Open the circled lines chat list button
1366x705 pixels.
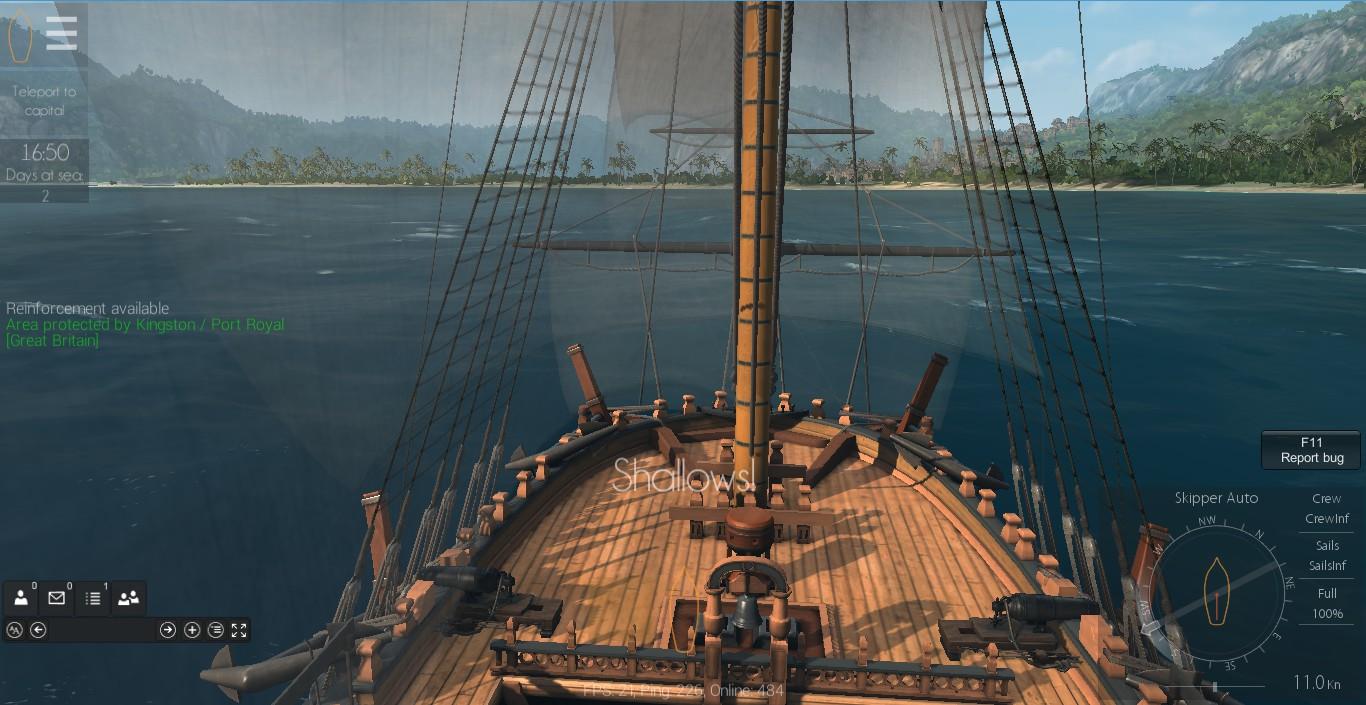tap(216, 630)
